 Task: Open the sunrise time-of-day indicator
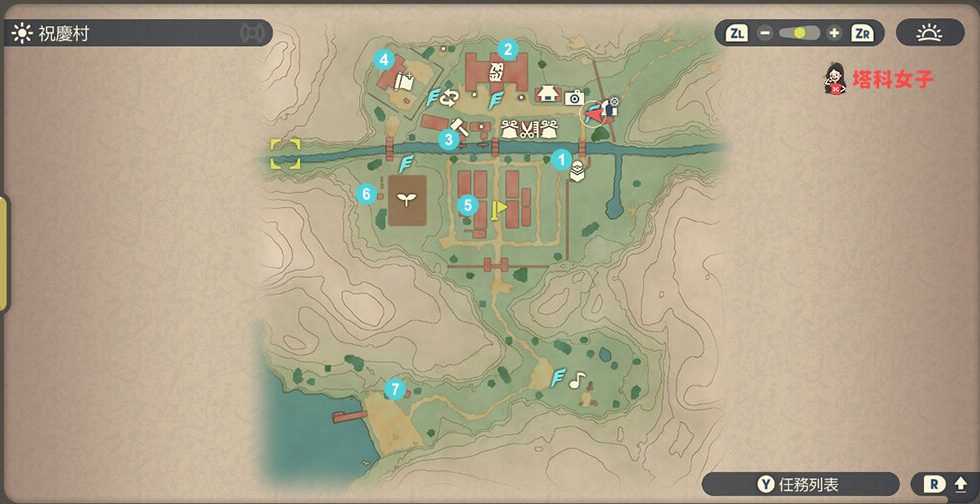click(x=930, y=33)
